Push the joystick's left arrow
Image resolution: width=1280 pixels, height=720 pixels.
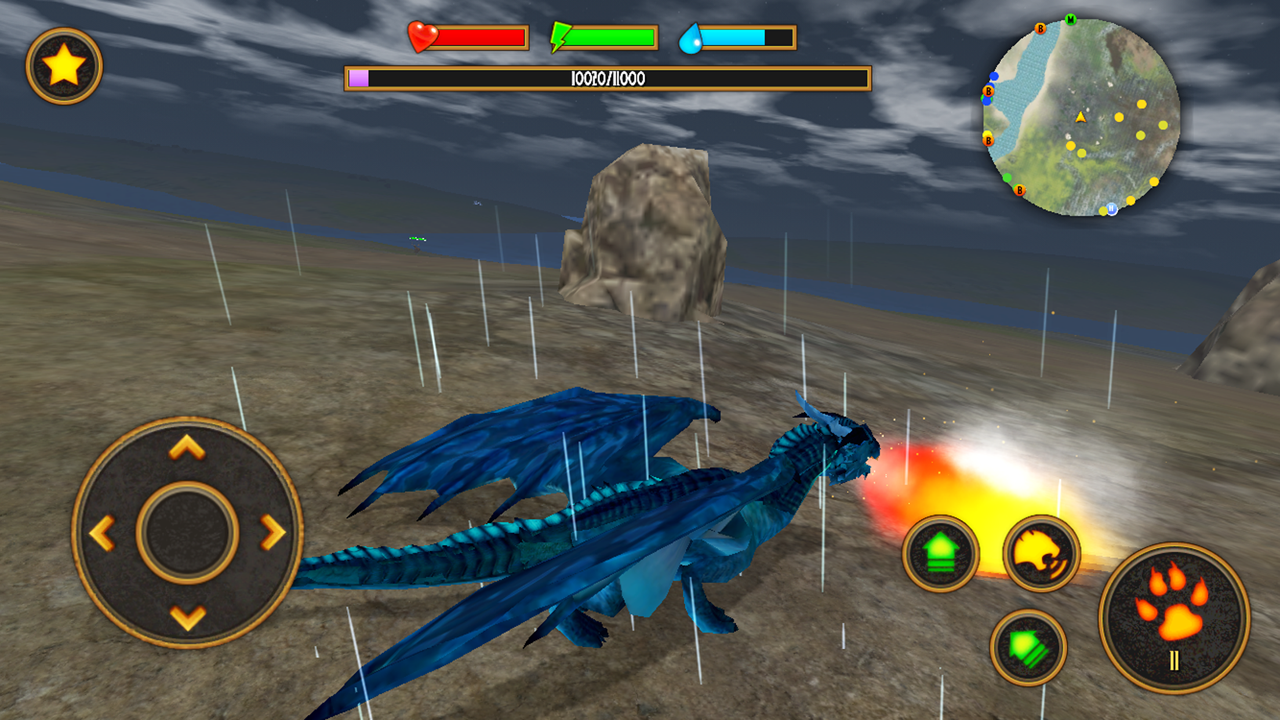[102, 533]
